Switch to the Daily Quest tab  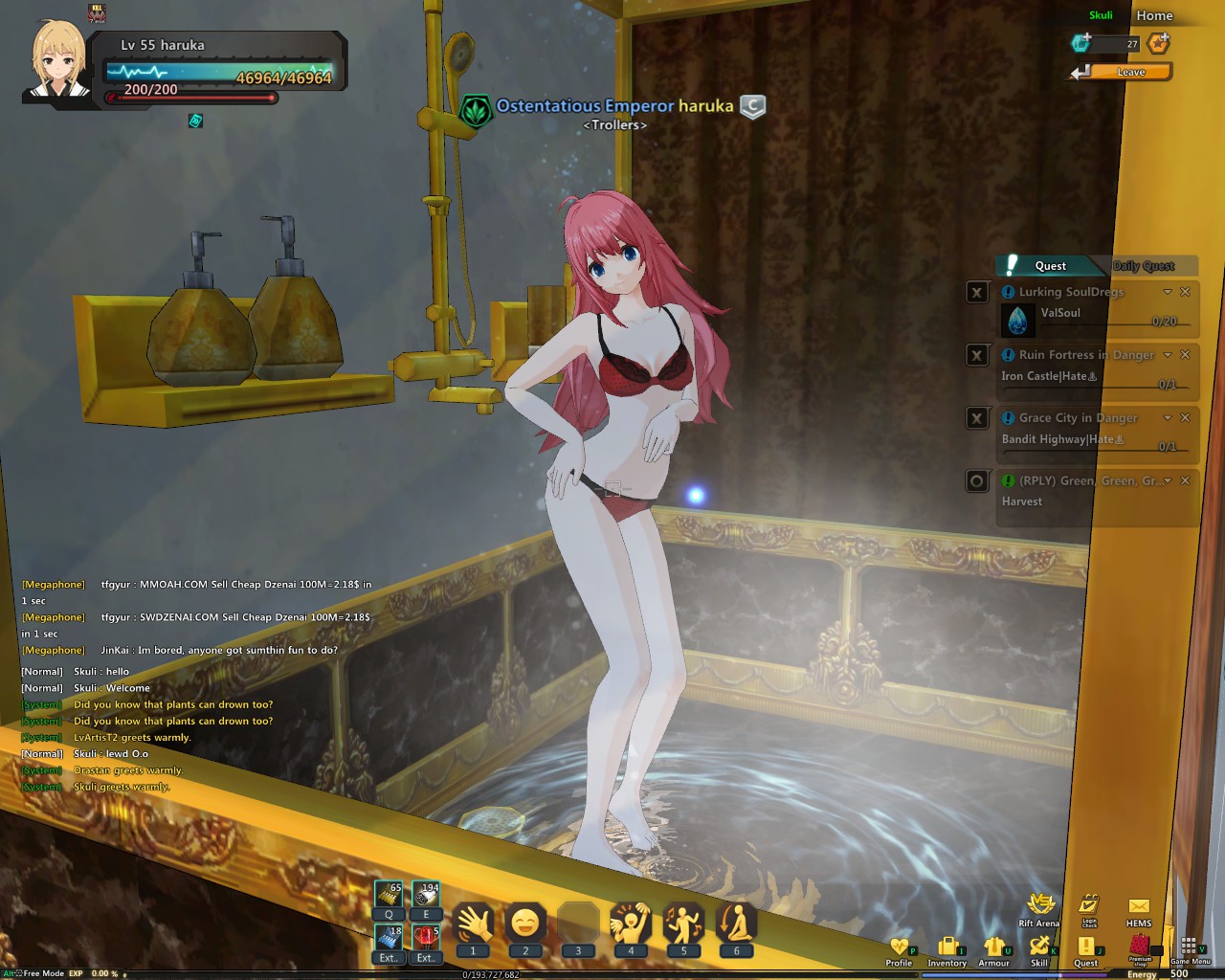click(1144, 266)
